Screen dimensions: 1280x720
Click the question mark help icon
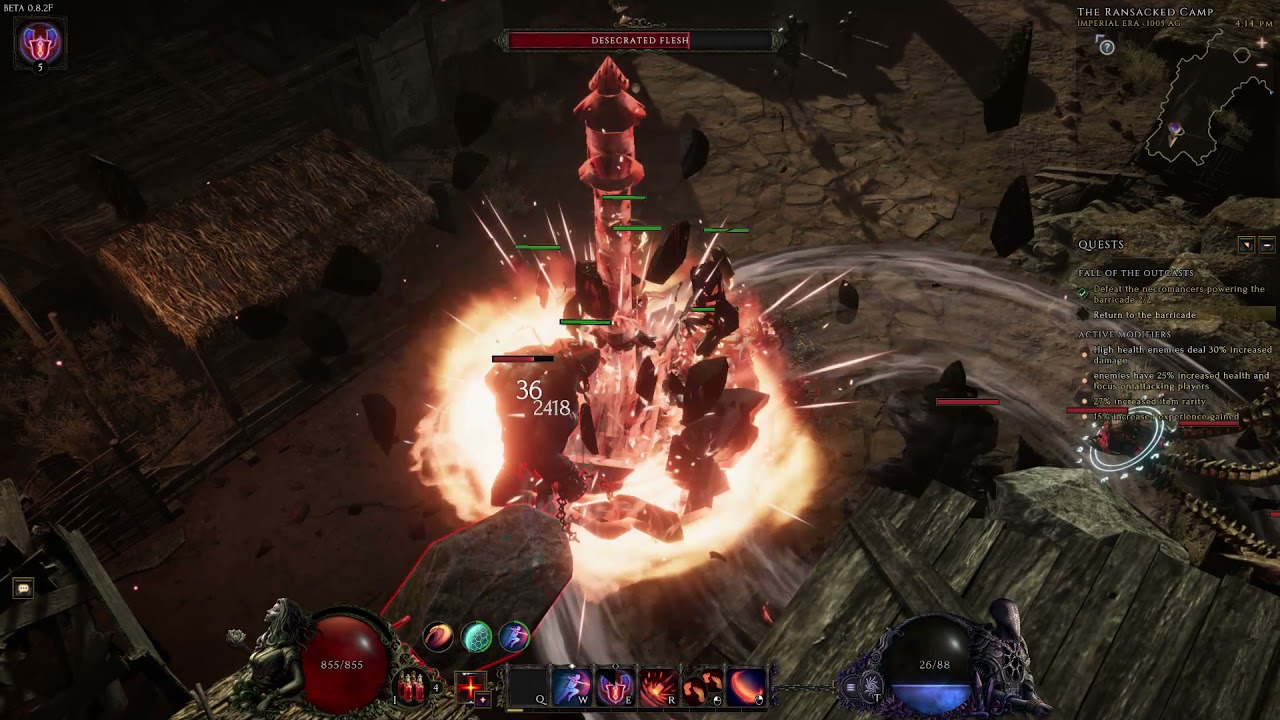pos(1106,47)
